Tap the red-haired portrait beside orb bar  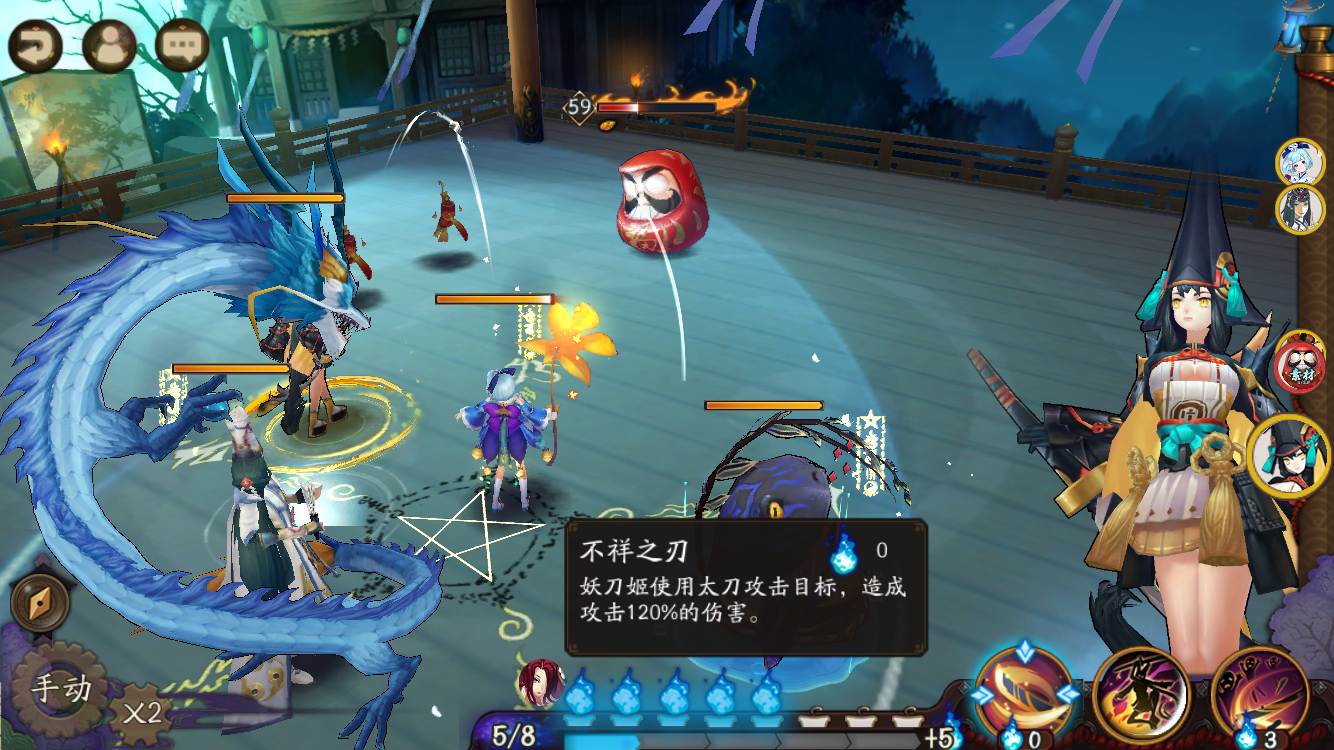tap(540, 682)
